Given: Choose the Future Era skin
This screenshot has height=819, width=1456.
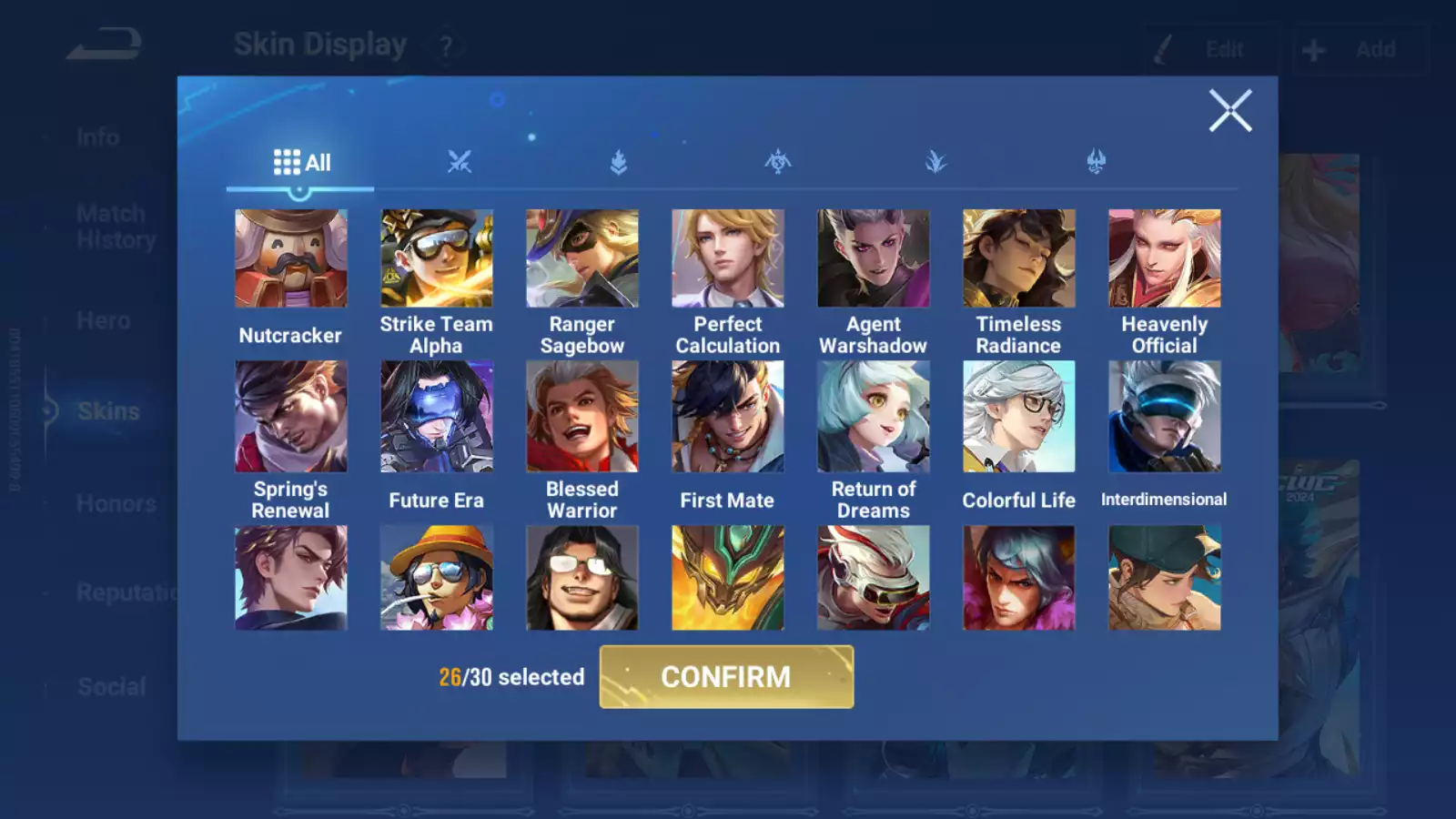Looking at the screenshot, I should click(x=437, y=417).
